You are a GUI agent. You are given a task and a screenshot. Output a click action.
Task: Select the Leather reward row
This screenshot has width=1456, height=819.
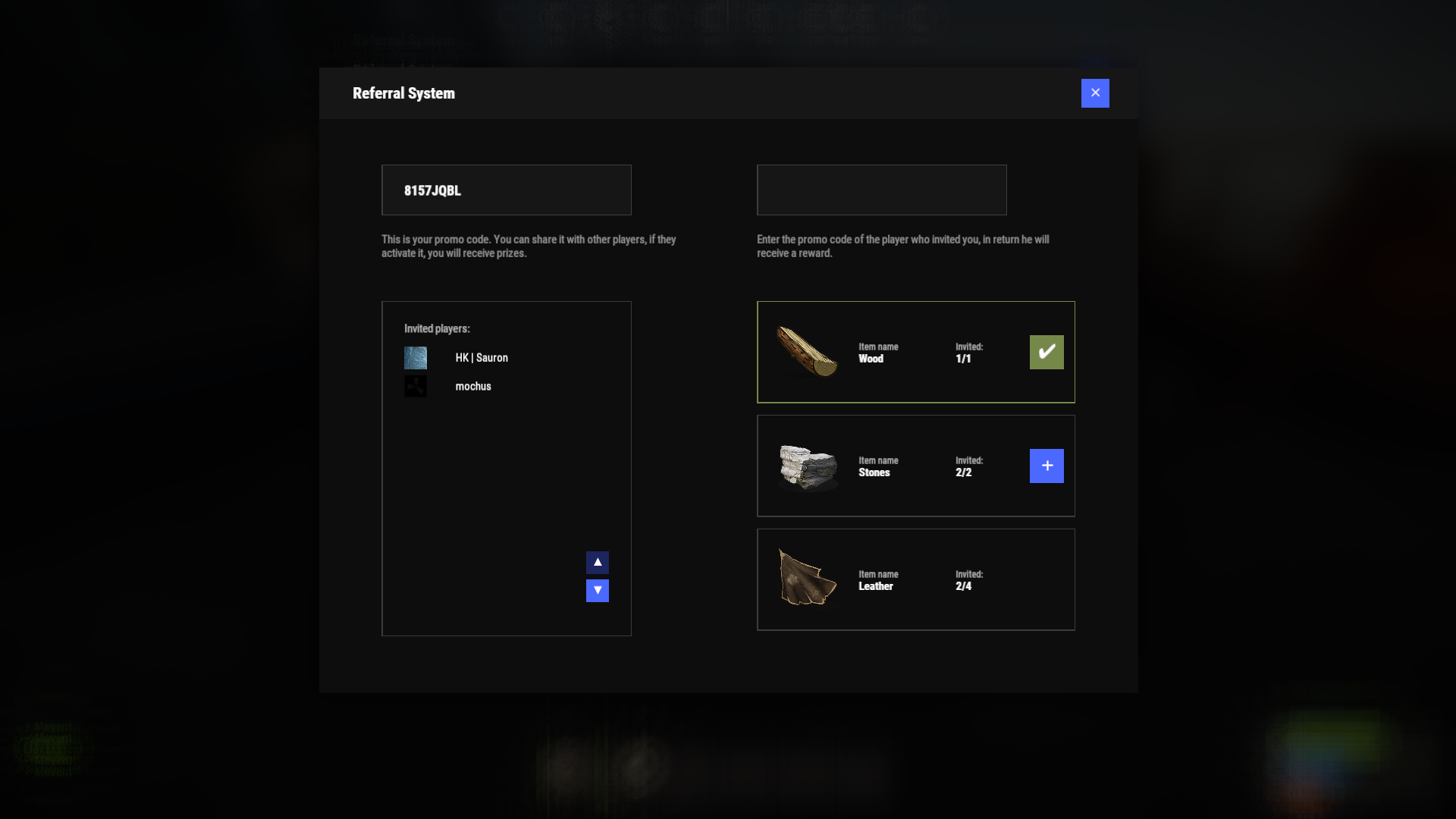click(x=915, y=579)
